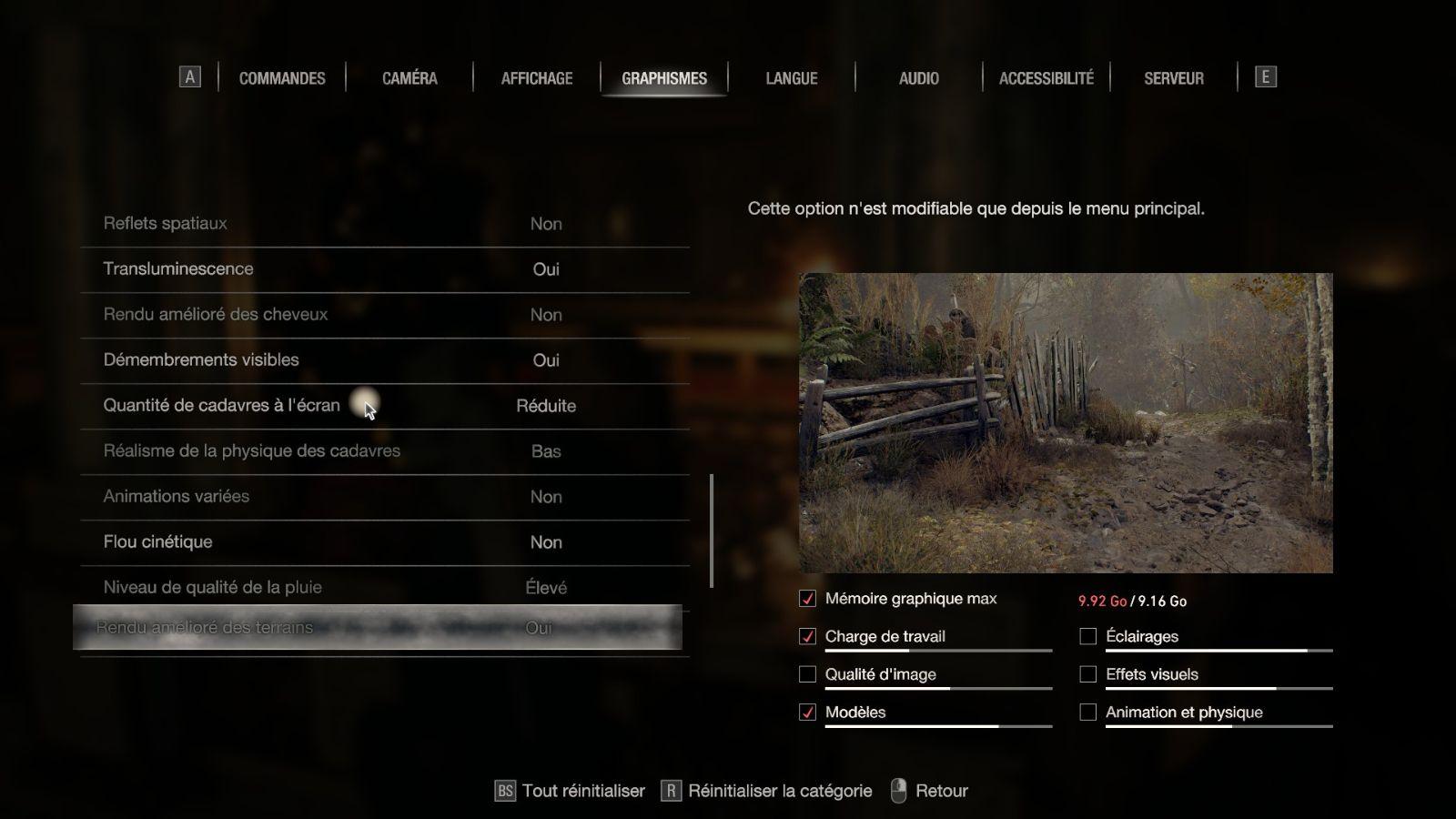Tick the Qualité d'image checkbox
Viewport: 1456px width, 819px height.
807,674
